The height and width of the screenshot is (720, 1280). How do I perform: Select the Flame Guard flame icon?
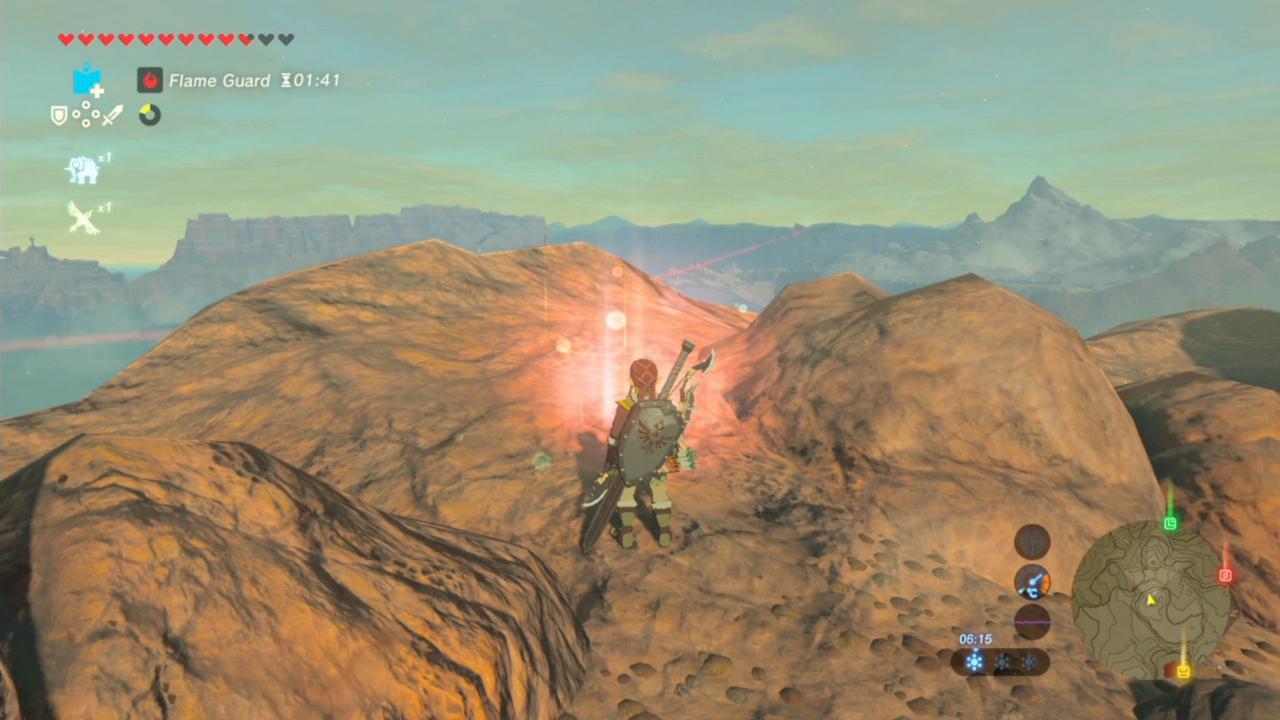tap(150, 80)
